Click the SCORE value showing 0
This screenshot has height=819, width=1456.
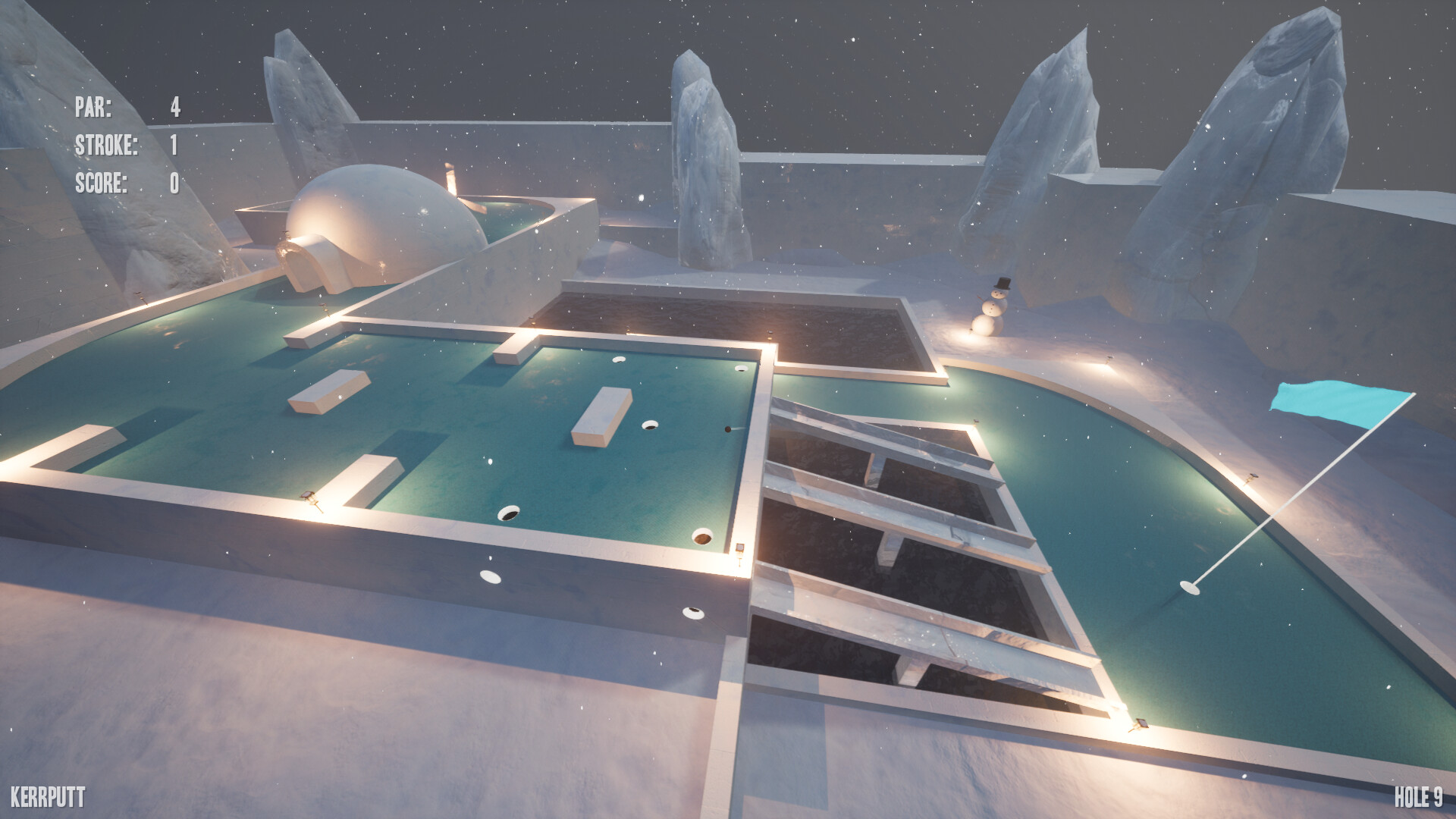(x=174, y=182)
